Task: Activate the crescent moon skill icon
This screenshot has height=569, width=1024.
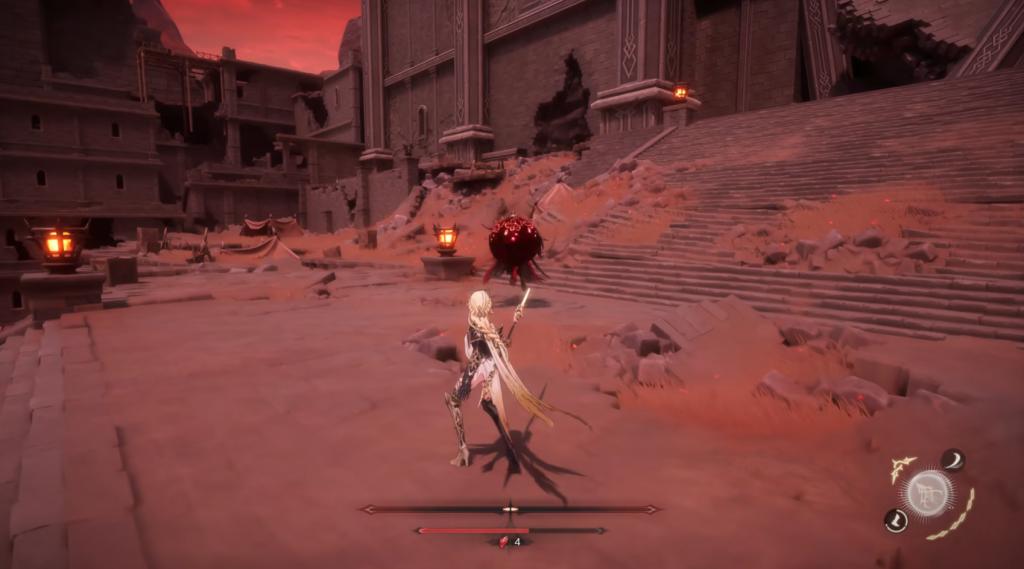Action: [x=952, y=459]
